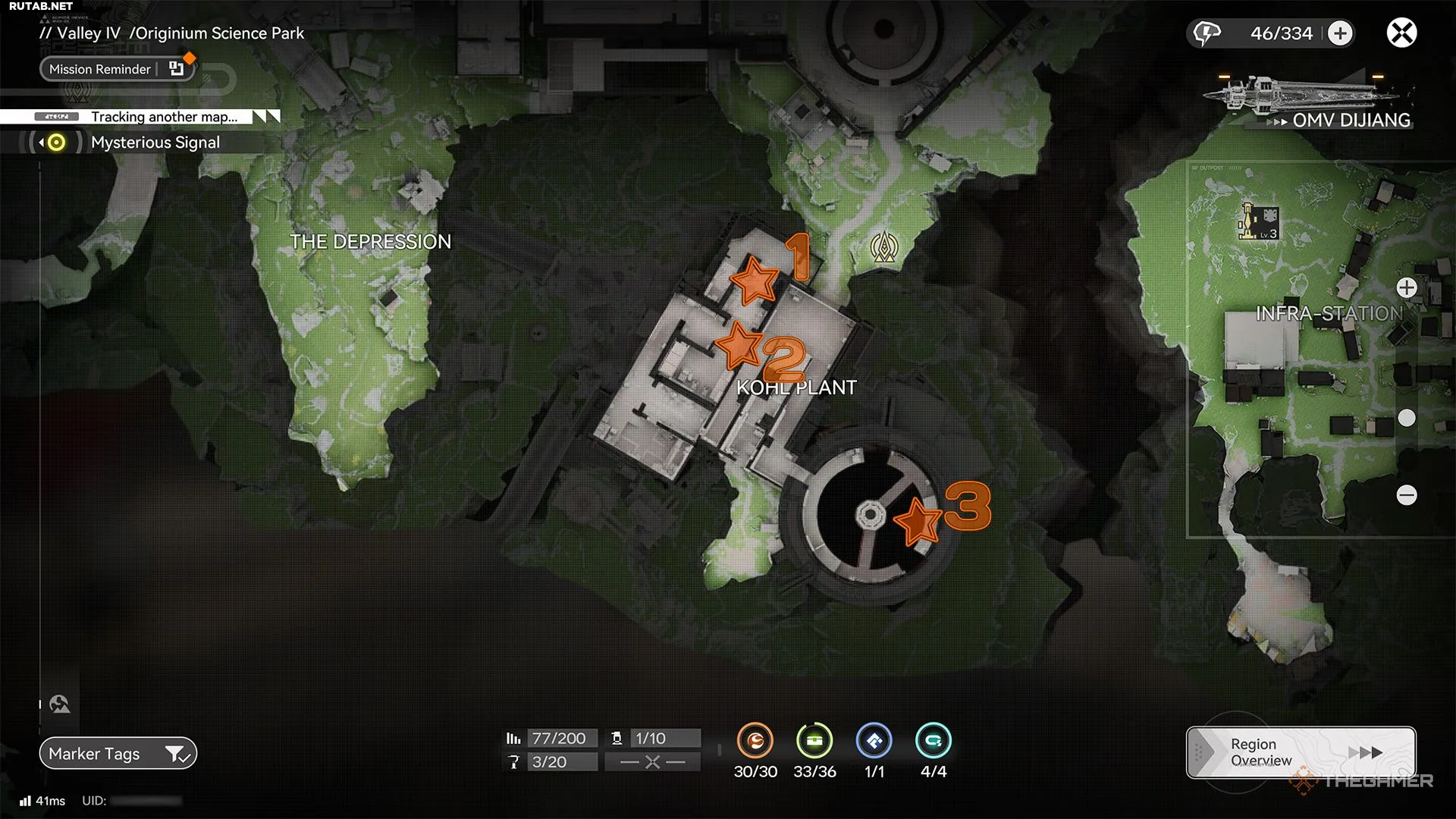Select the blue diamond counter icon 1/1
1456x819 pixels.
[874, 741]
